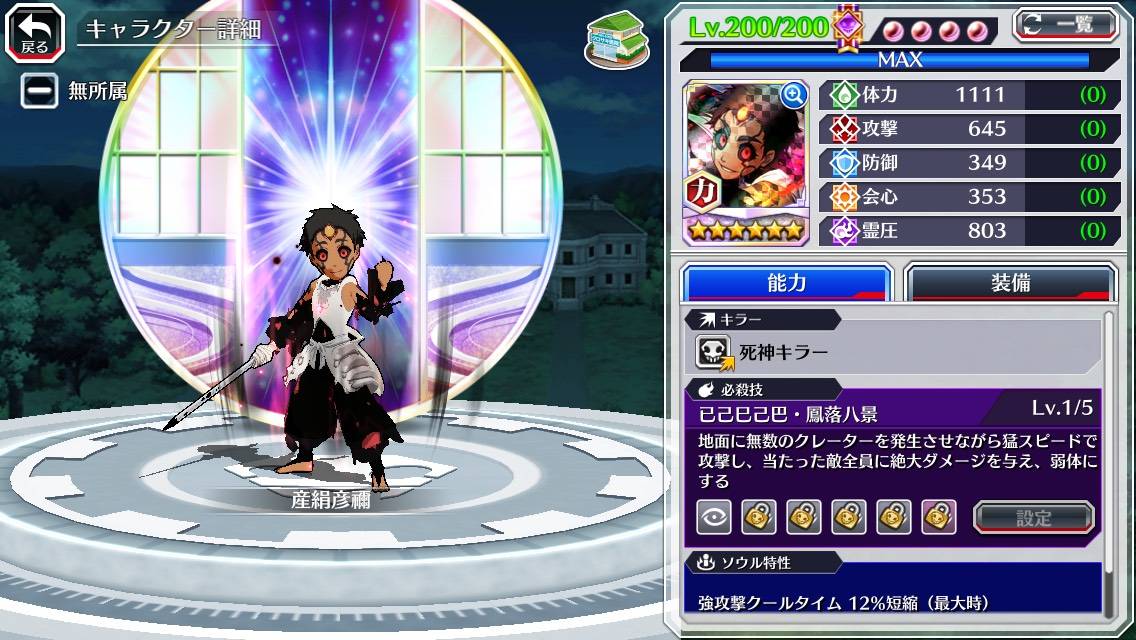Switch to the 装備 tab
The height and width of the screenshot is (640, 1136).
click(x=1010, y=283)
